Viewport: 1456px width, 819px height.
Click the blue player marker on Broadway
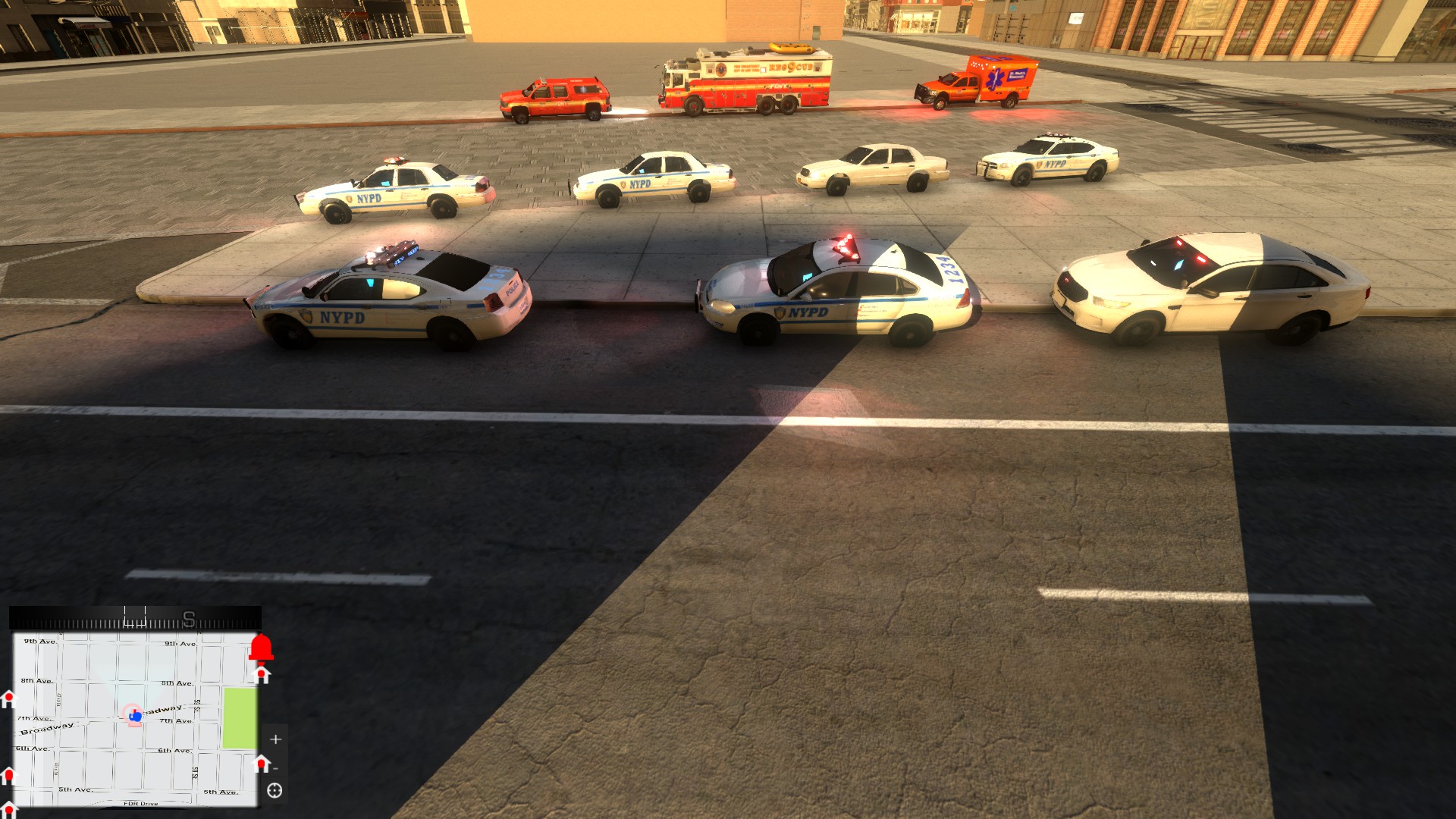136,717
